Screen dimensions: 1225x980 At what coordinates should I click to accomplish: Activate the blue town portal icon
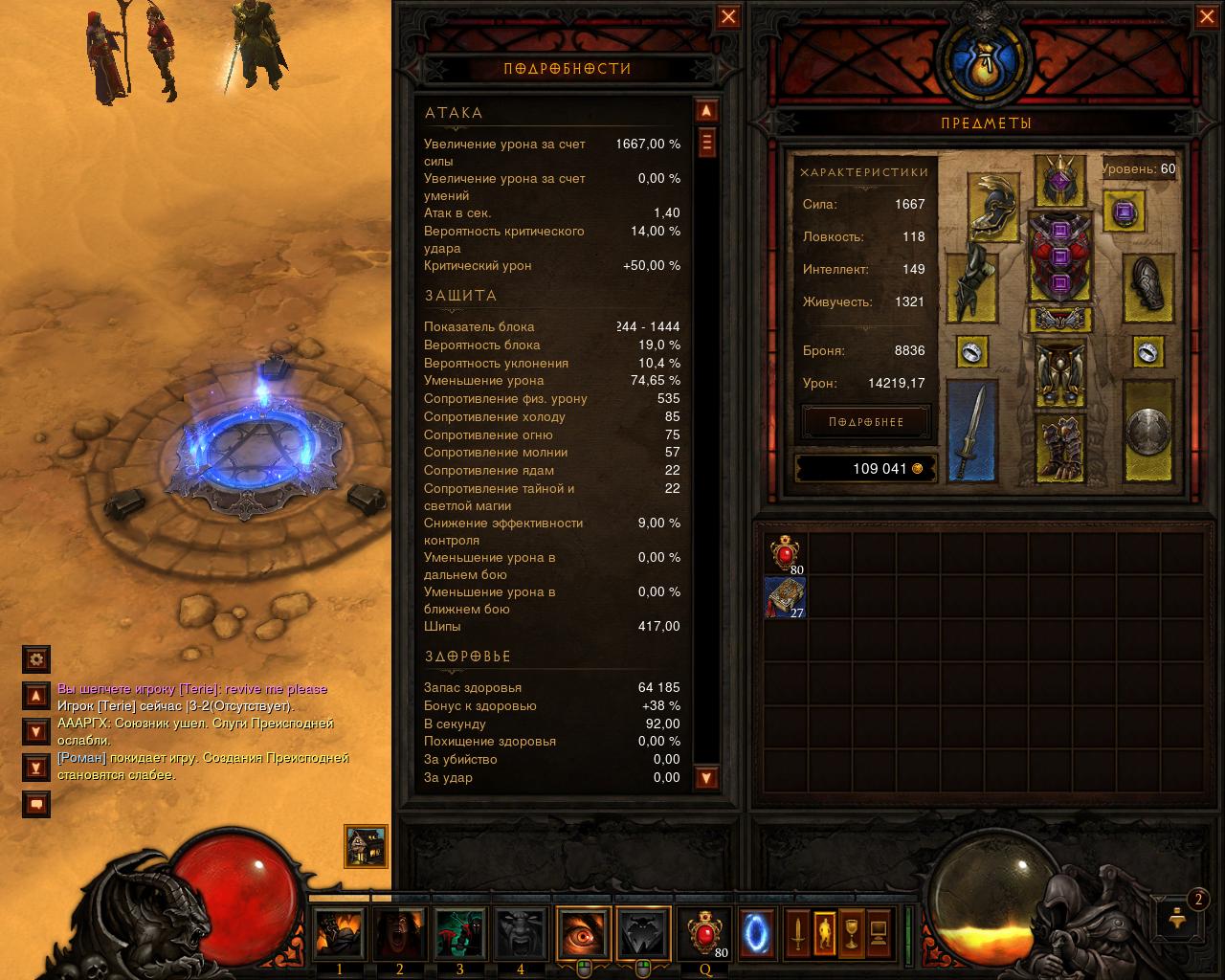pos(757,933)
